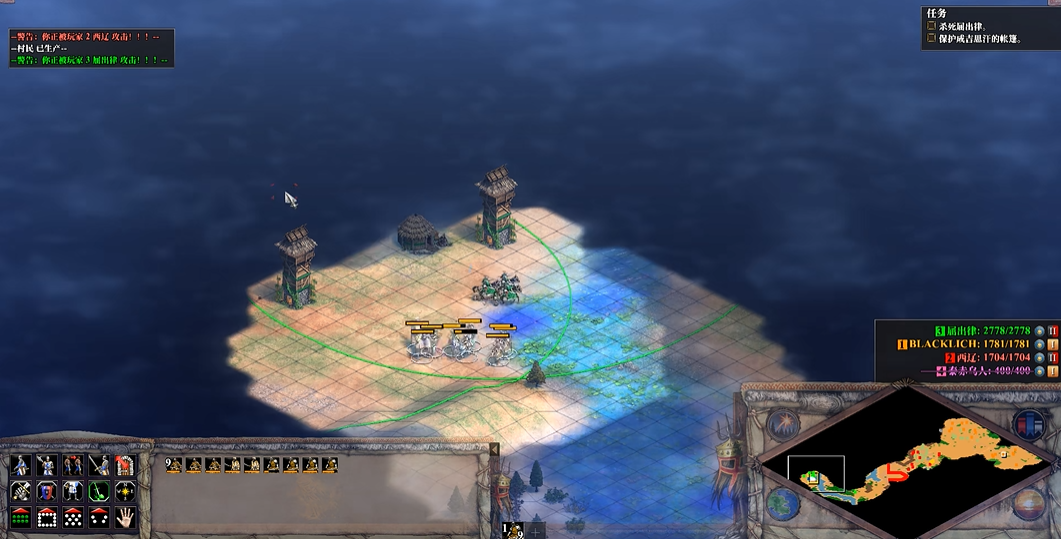Choose the green dots formation button
This screenshot has height=539, width=1061.
click(20, 517)
